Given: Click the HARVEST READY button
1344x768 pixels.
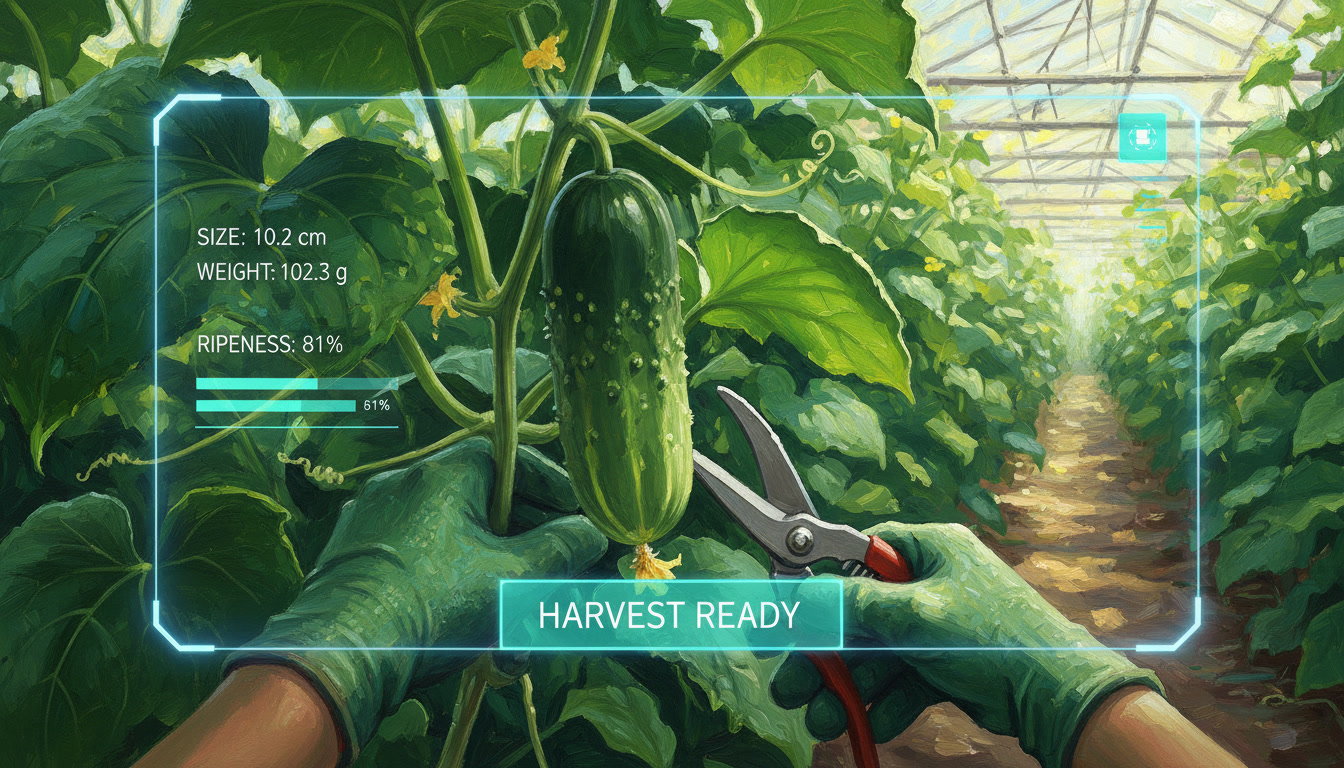Looking at the screenshot, I should pos(670,614).
